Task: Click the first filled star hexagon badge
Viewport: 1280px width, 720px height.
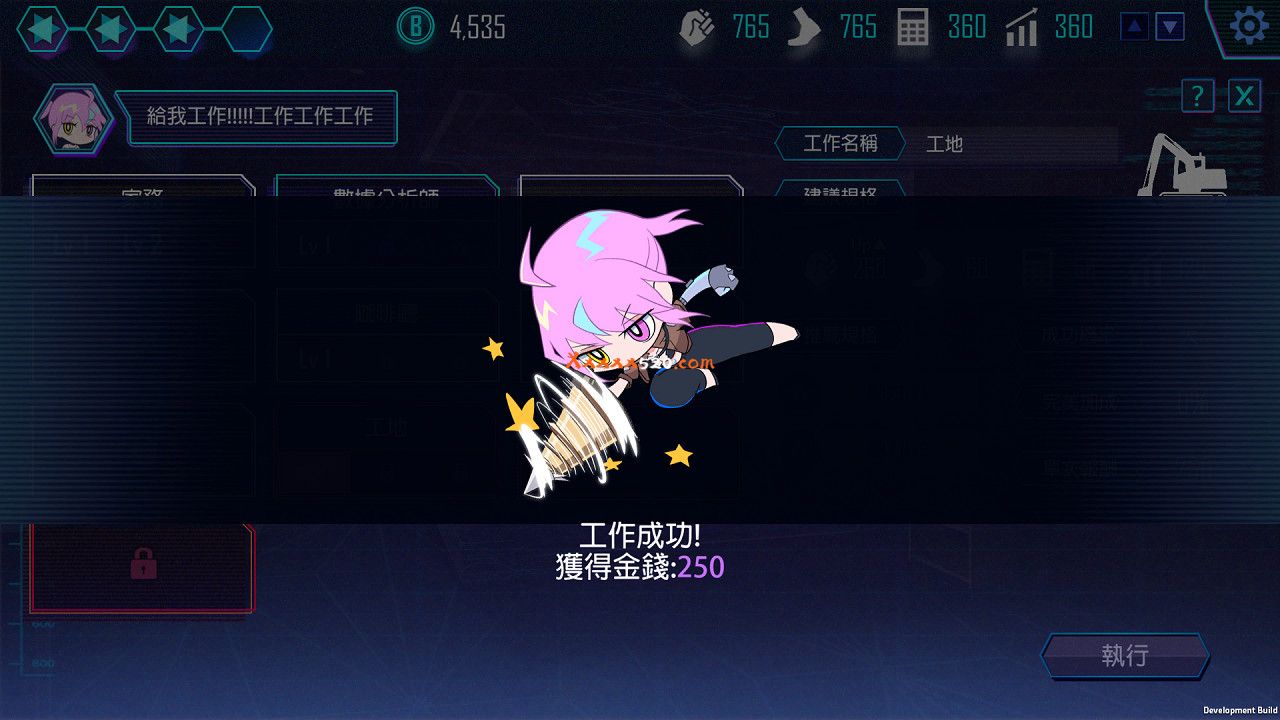Action: pos(40,27)
